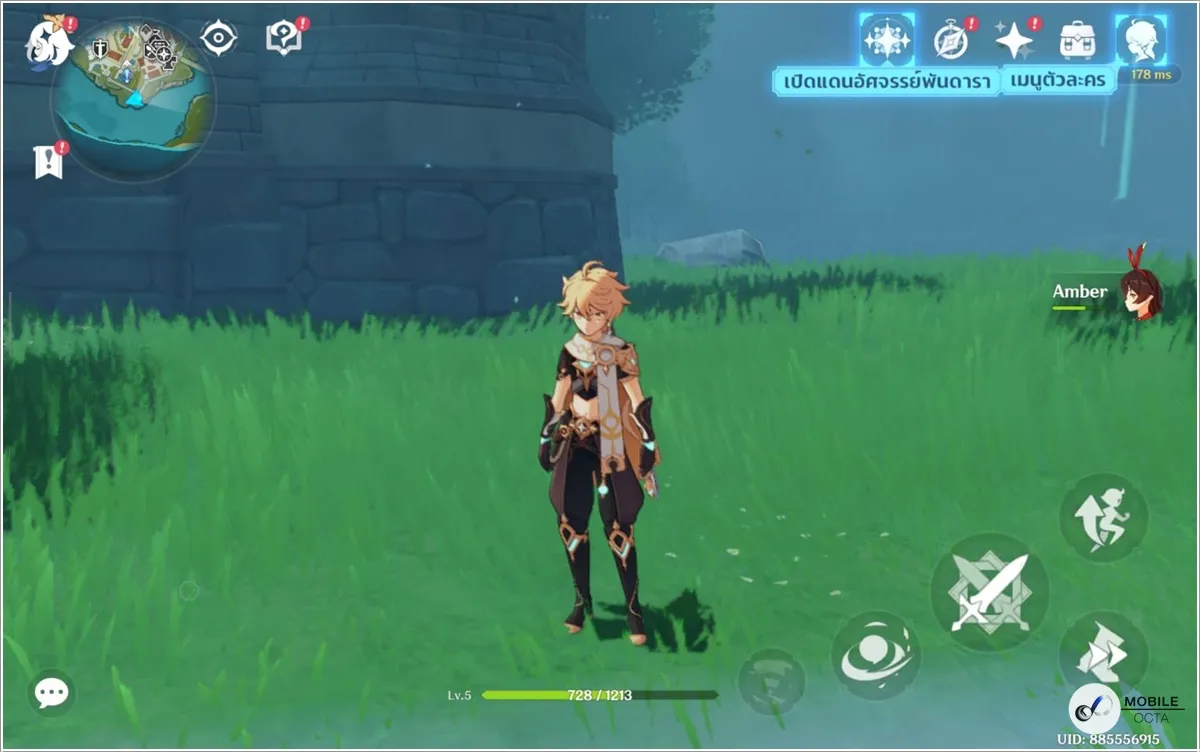Open the tutorial book with question mark
This screenshot has width=1200, height=752.
[x=284, y=38]
